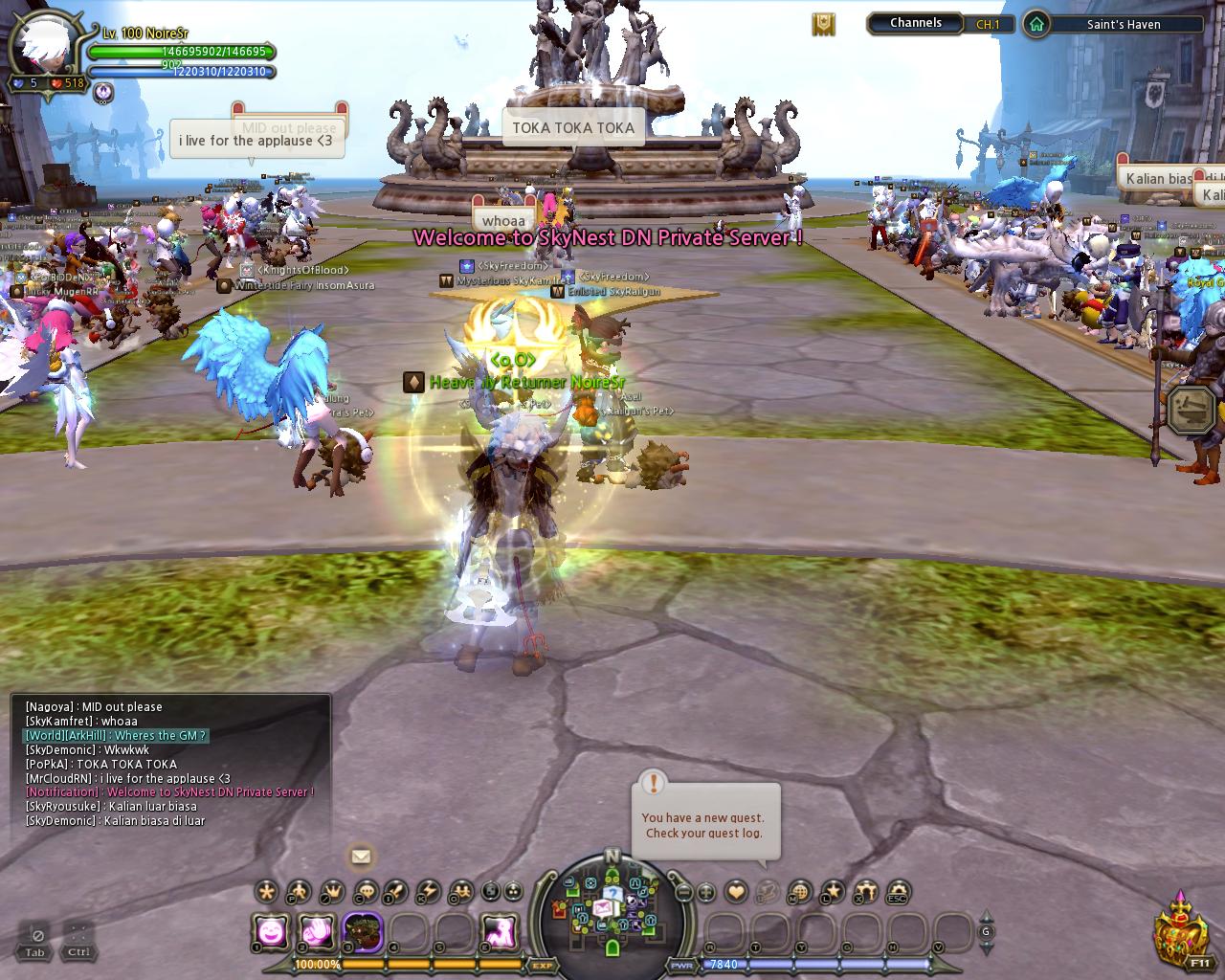Open the Channels selector

[916, 23]
